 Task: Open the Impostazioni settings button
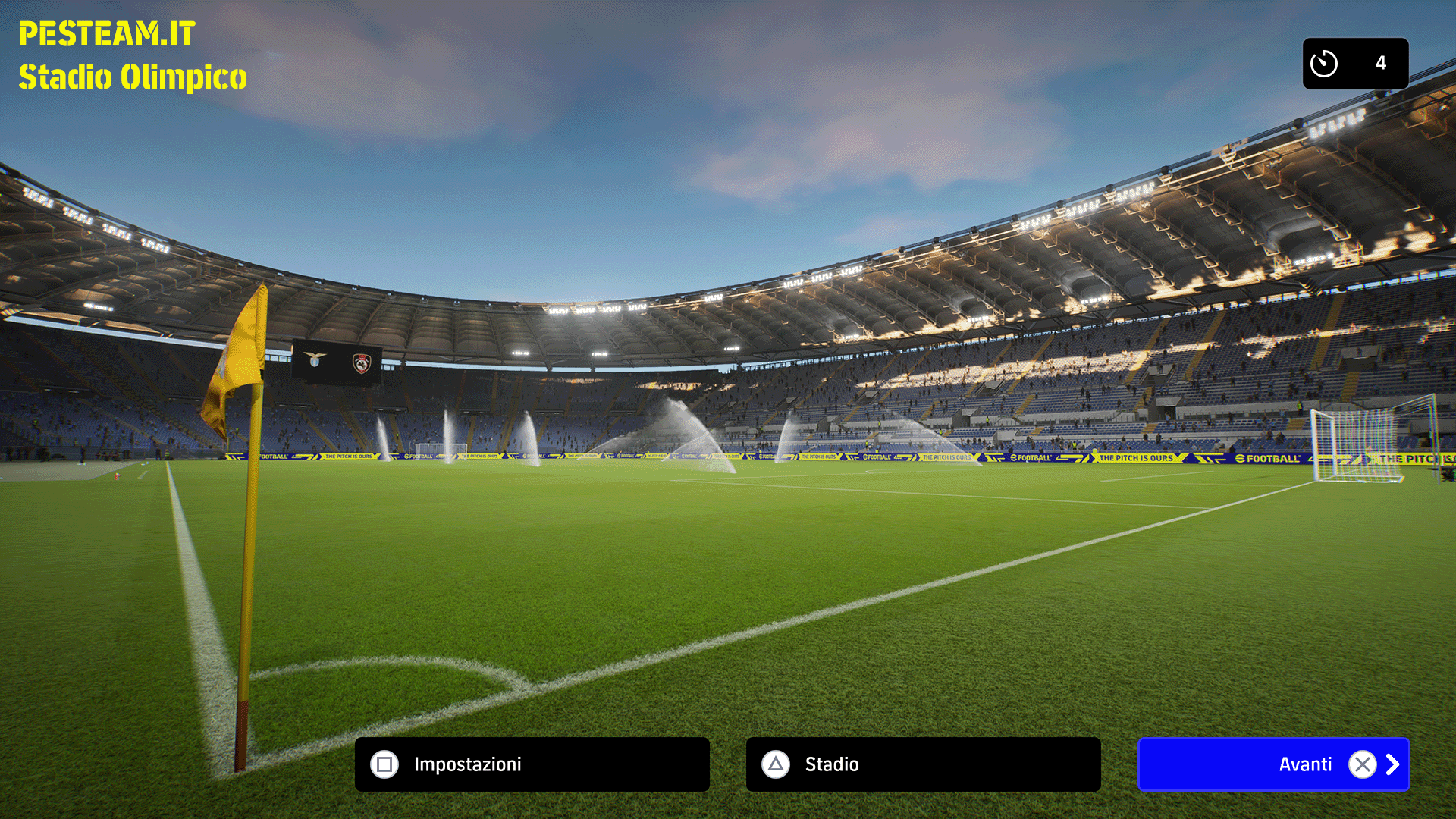tap(532, 764)
